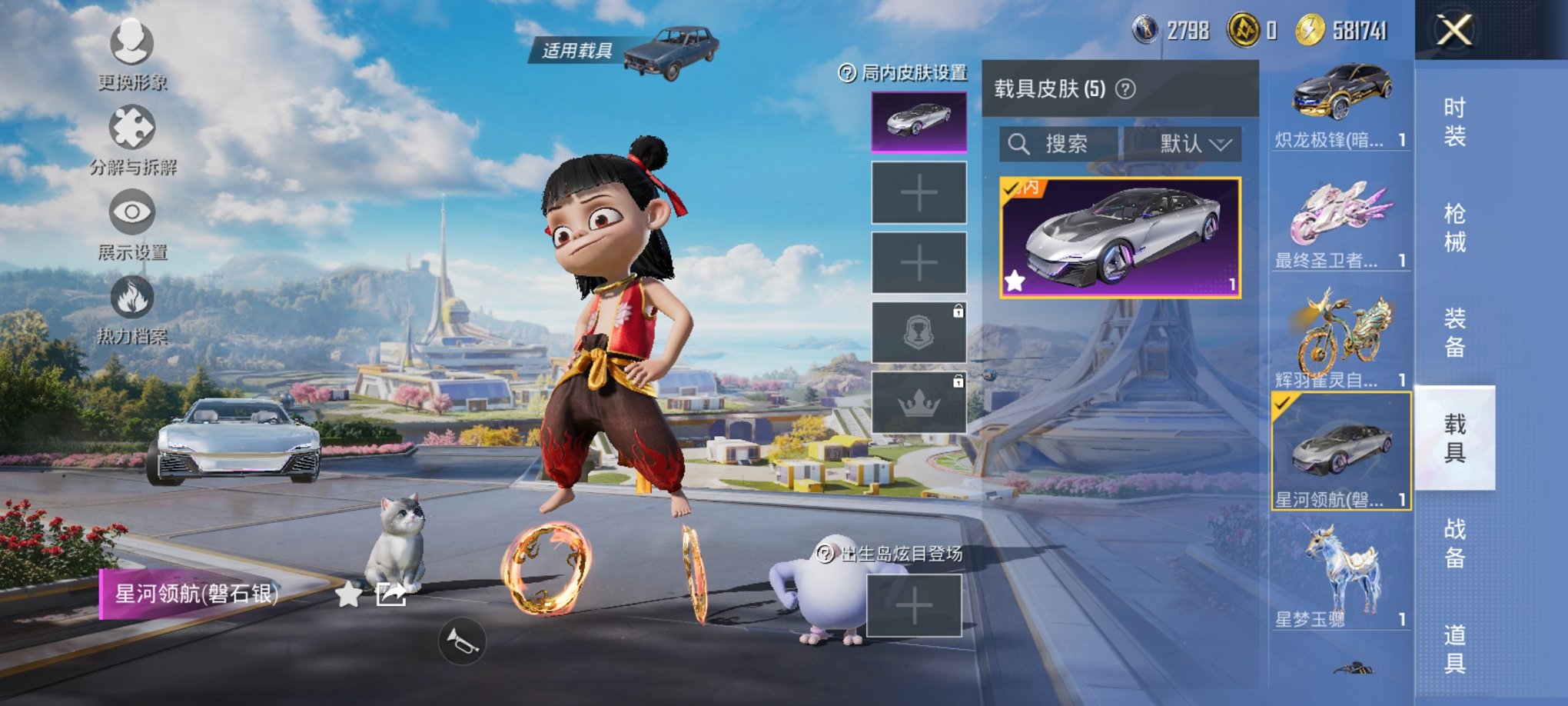The width and height of the screenshot is (1568, 706).
Task: Switch to the 枪械 firearms tab
Action: 1454,227
